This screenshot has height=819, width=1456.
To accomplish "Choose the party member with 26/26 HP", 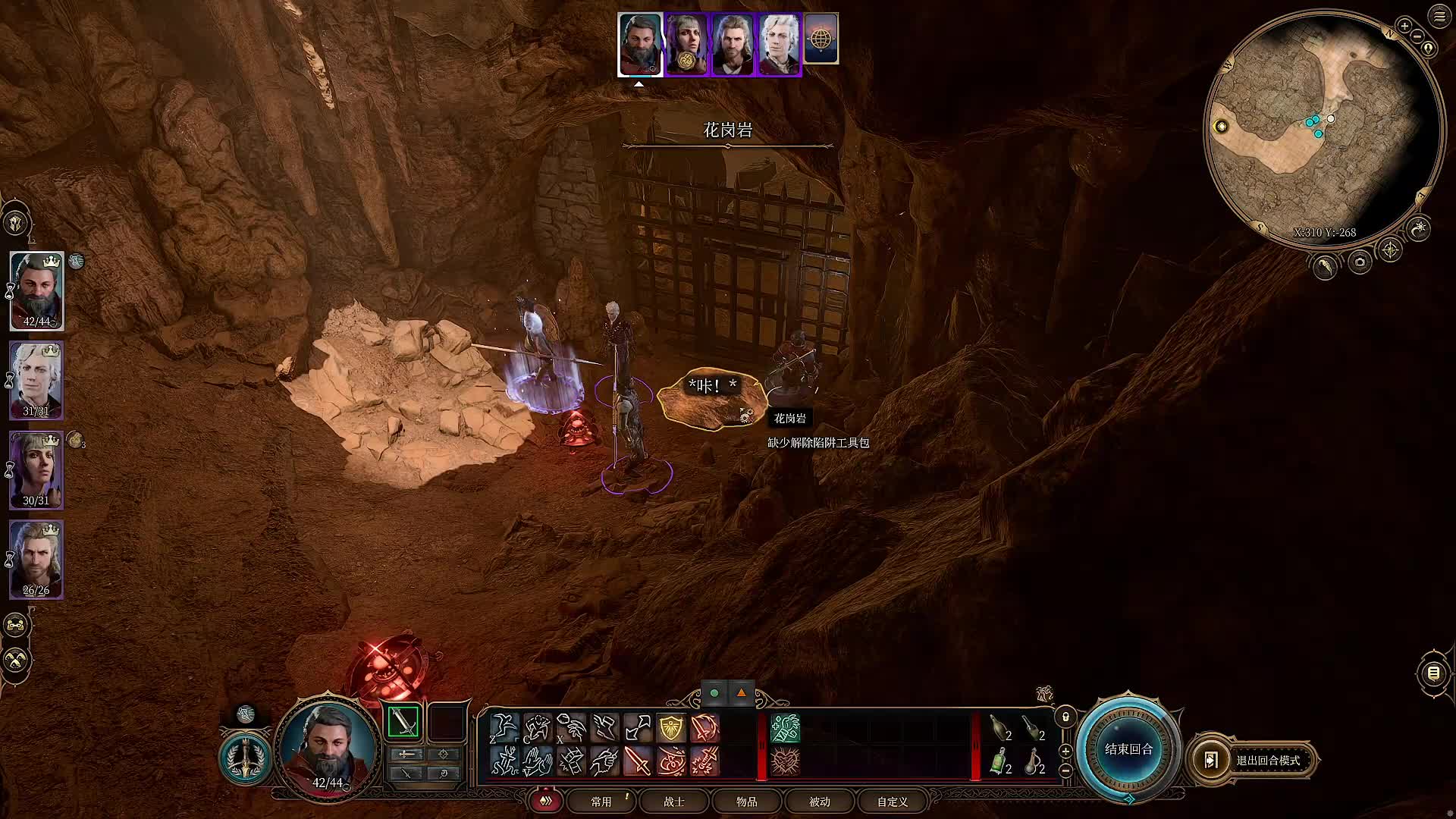I will tap(36, 559).
